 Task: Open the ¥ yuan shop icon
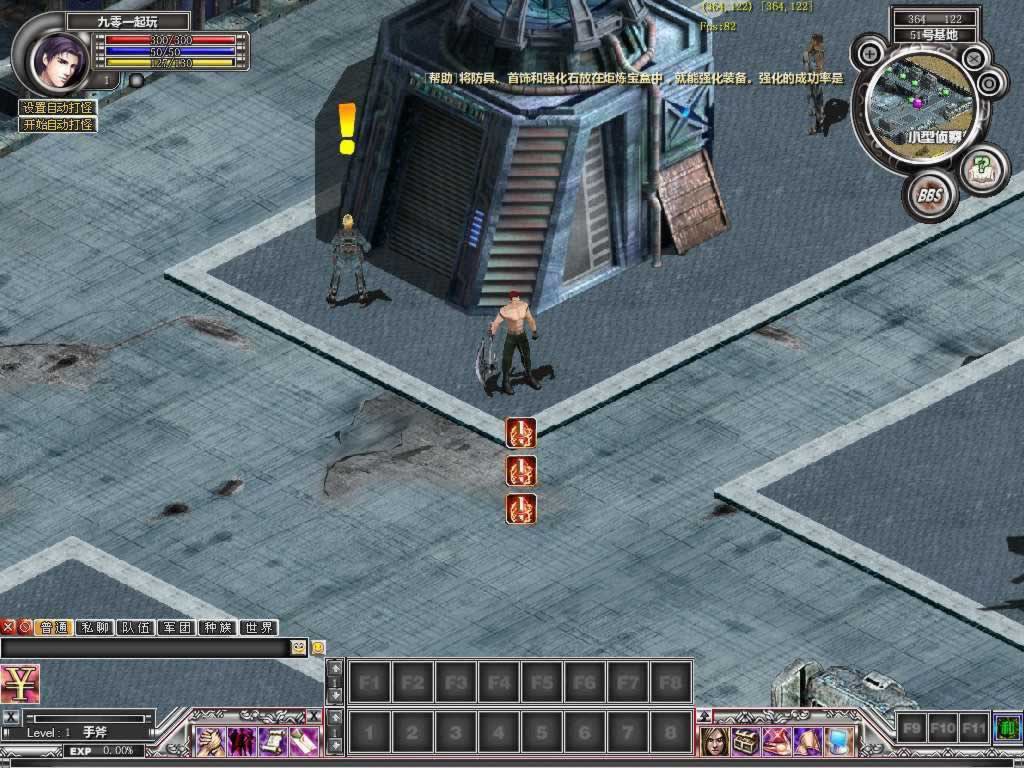(x=19, y=684)
